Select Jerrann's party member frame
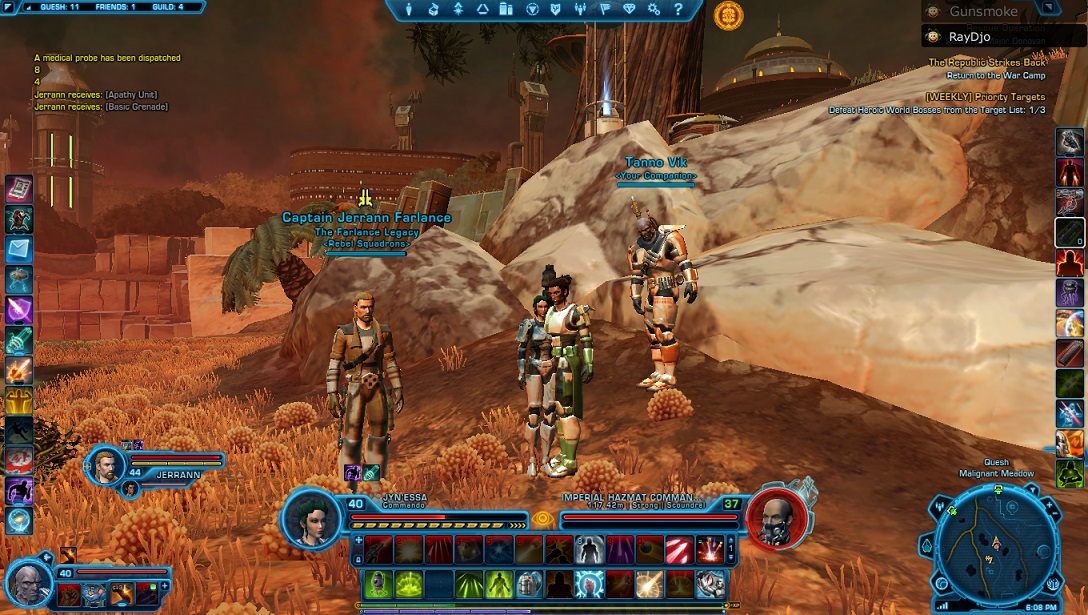The width and height of the screenshot is (1088, 615). 107,464
